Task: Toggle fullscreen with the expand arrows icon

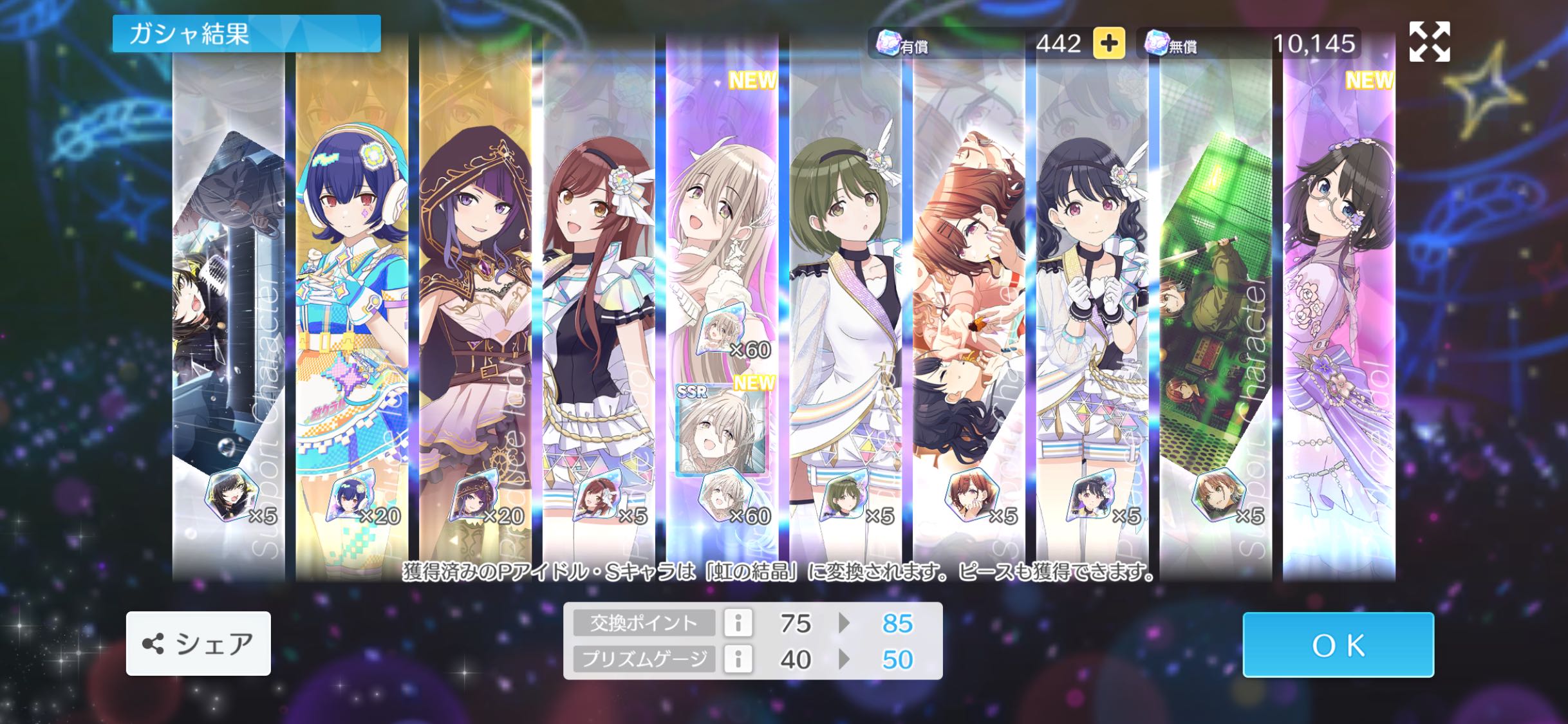Action: coord(1429,42)
